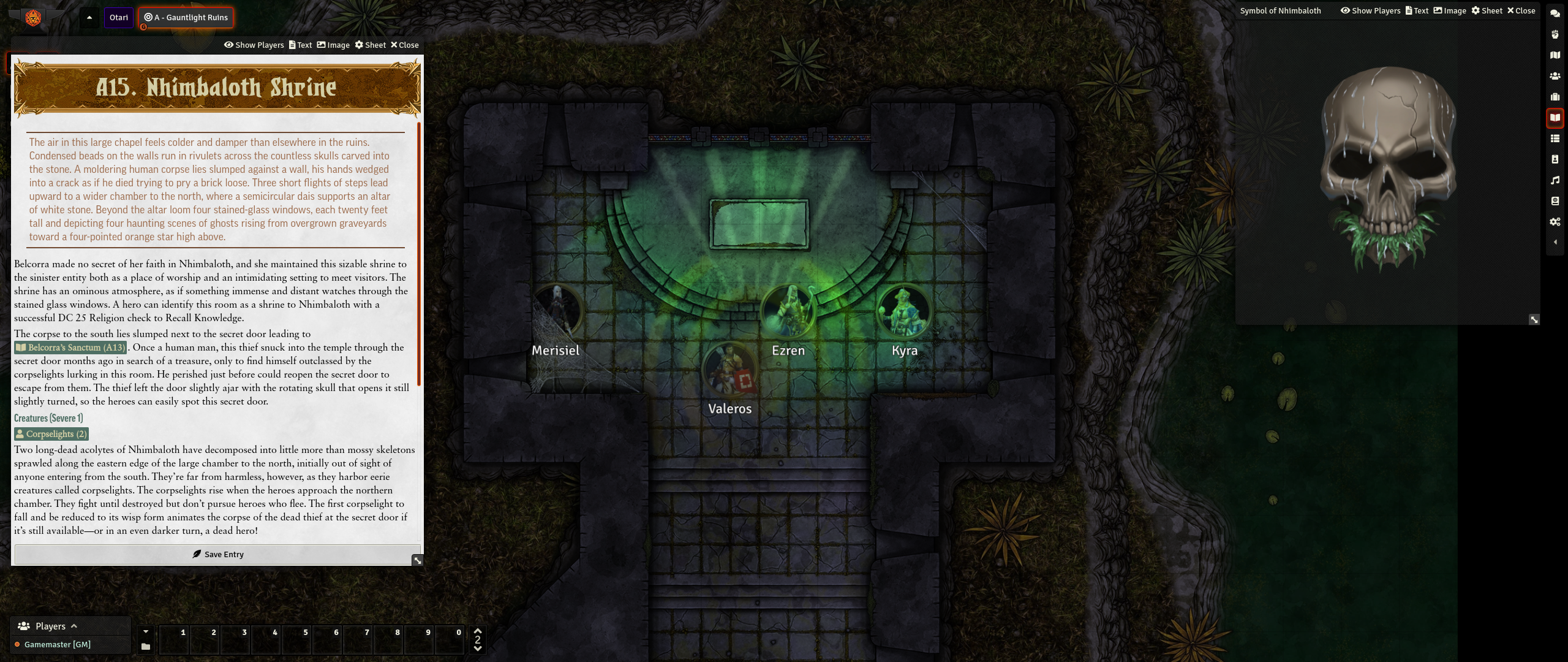Save the A15 journal entry
1568x662 pixels.
217,554
